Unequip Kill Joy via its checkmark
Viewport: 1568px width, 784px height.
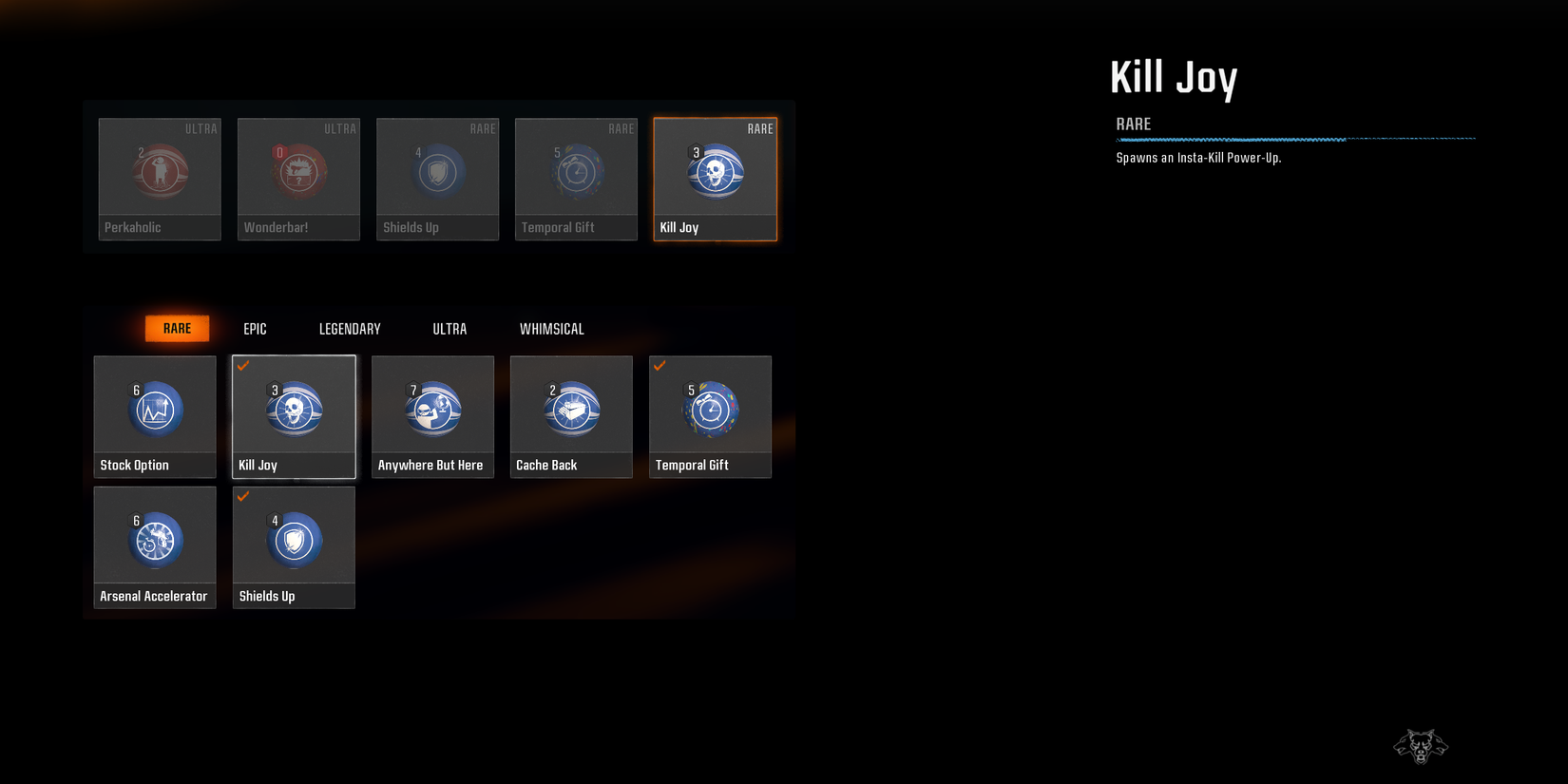(244, 366)
